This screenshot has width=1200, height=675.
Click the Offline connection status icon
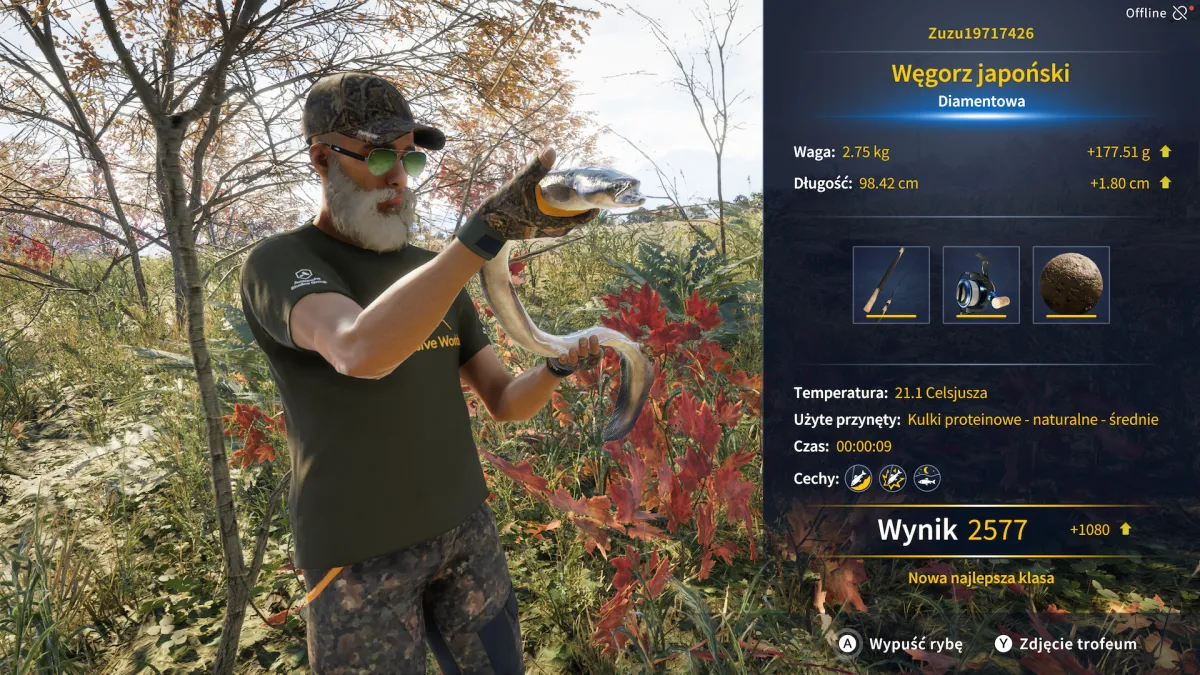point(1180,13)
